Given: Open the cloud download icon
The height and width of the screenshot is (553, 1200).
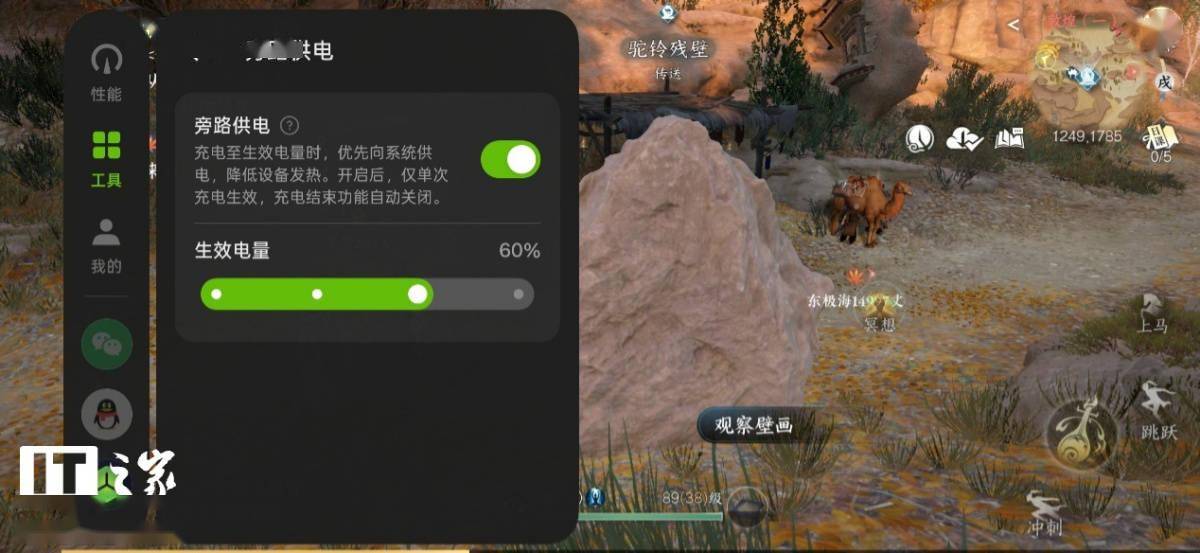Looking at the screenshot, I should [x=964, y=139].
